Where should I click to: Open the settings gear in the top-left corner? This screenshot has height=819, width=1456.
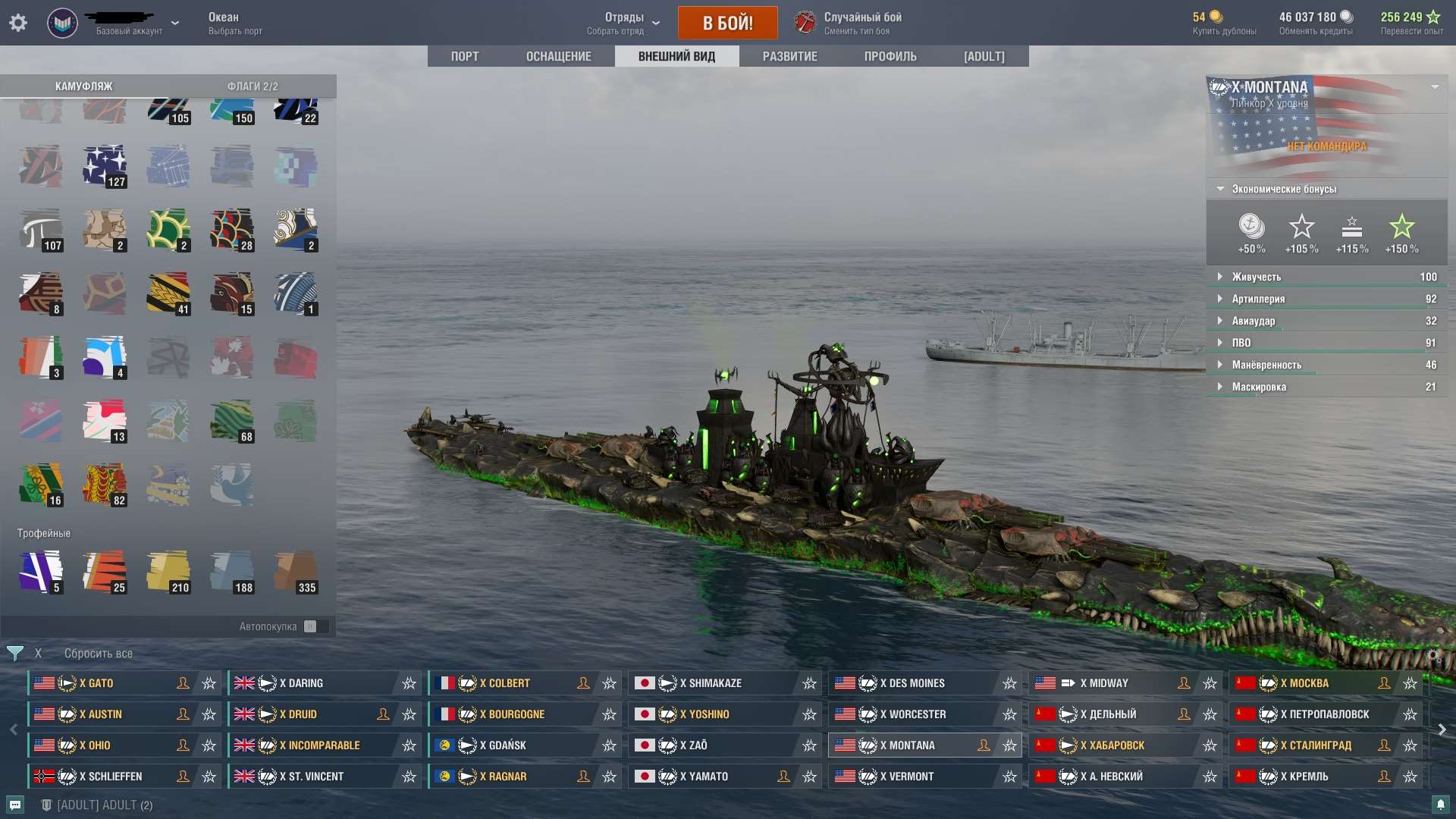(x=18, y=22)
